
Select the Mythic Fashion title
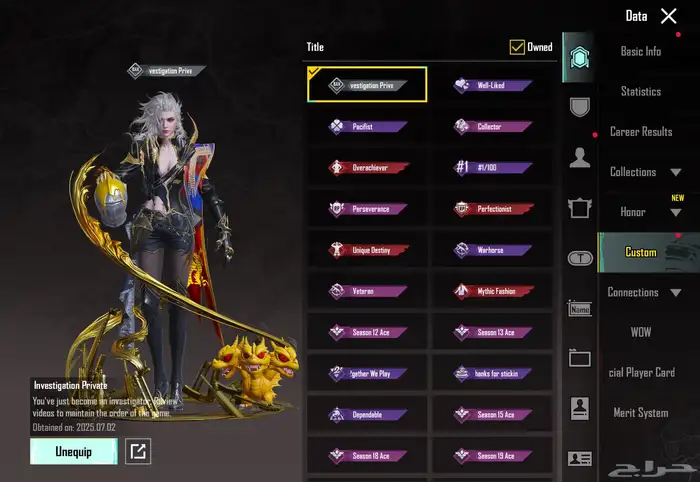coord(490,291)
